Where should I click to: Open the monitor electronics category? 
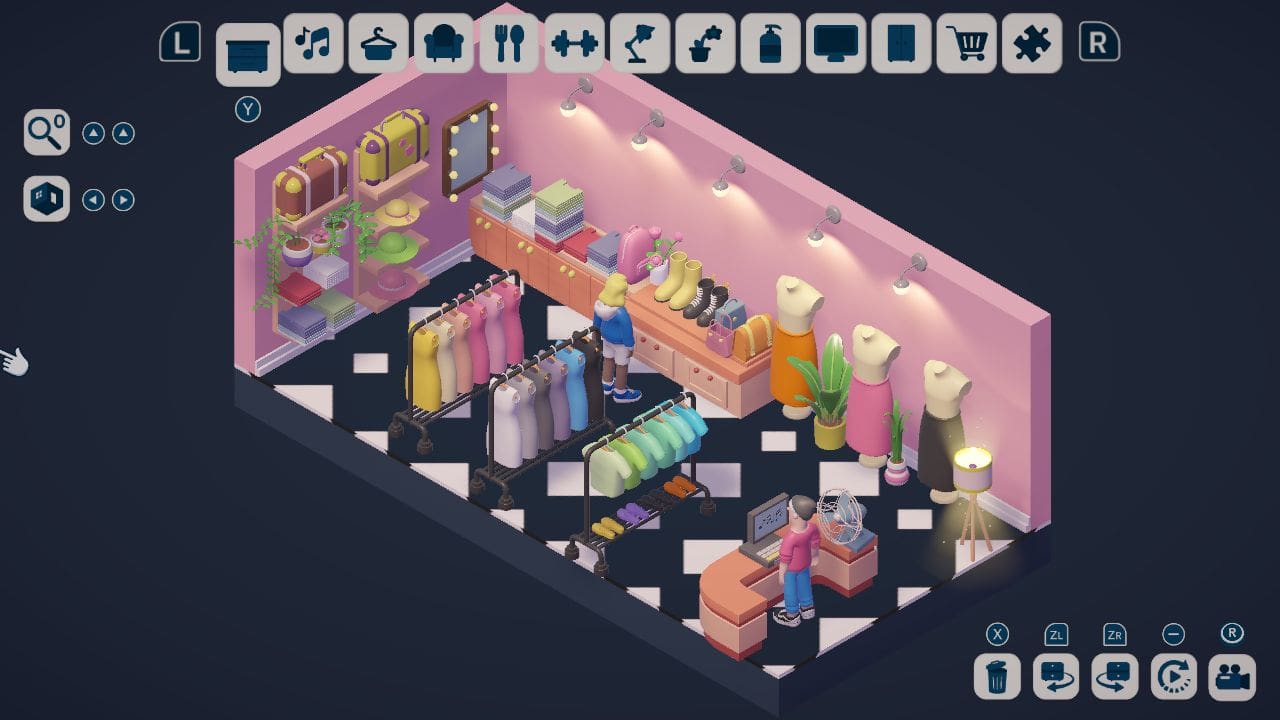coord(836,44)
